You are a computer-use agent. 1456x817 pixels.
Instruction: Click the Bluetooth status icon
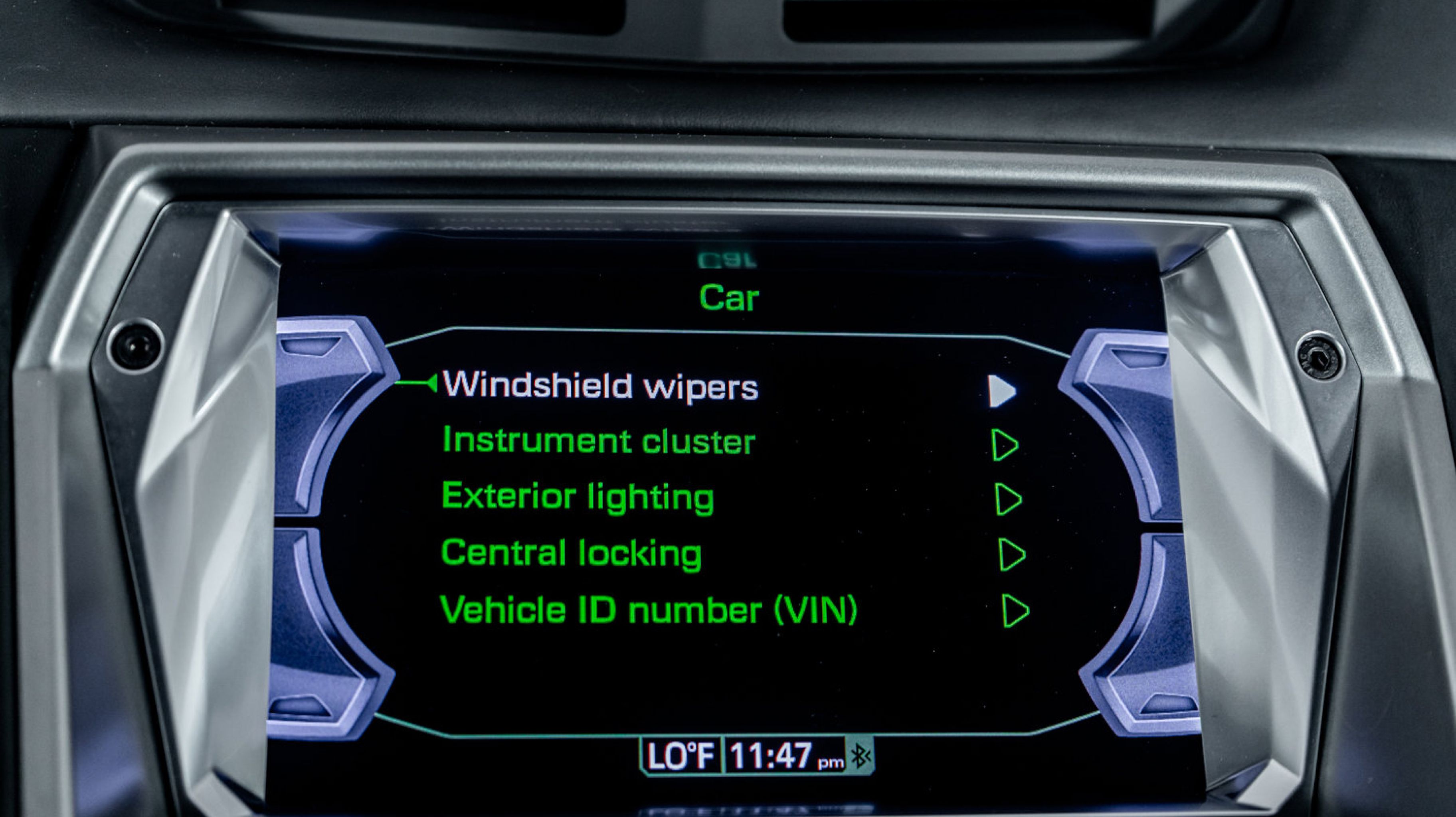click(x=860, y=756)
